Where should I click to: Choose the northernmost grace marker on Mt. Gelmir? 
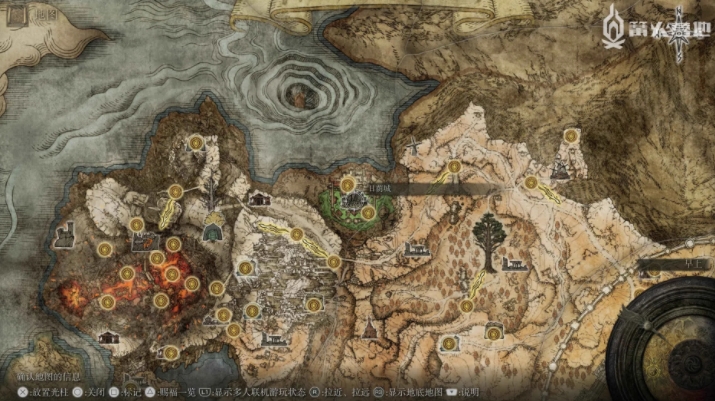click(198, 144)
